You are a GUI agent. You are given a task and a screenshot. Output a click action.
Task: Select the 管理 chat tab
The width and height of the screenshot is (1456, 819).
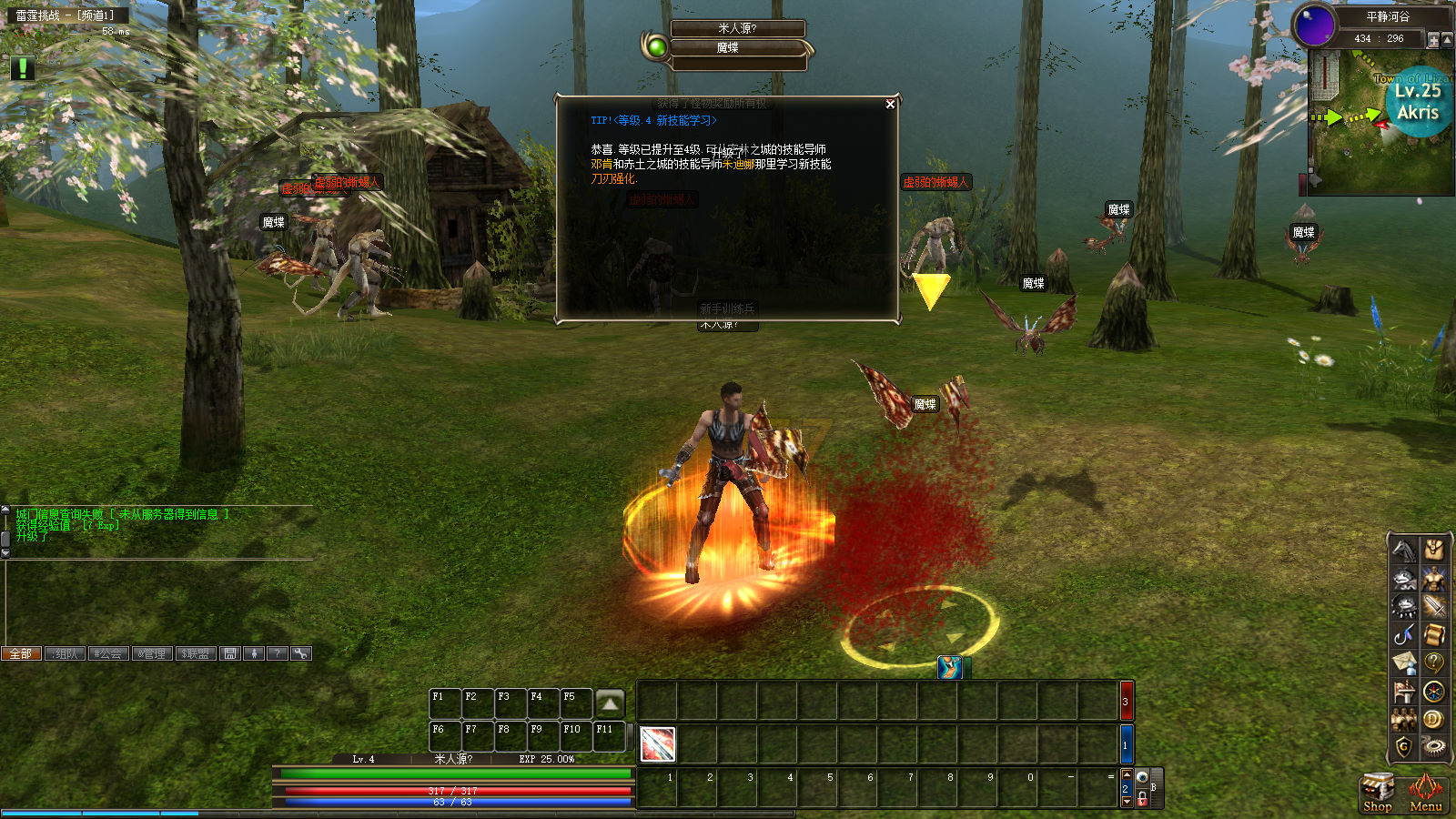[152, 653]
